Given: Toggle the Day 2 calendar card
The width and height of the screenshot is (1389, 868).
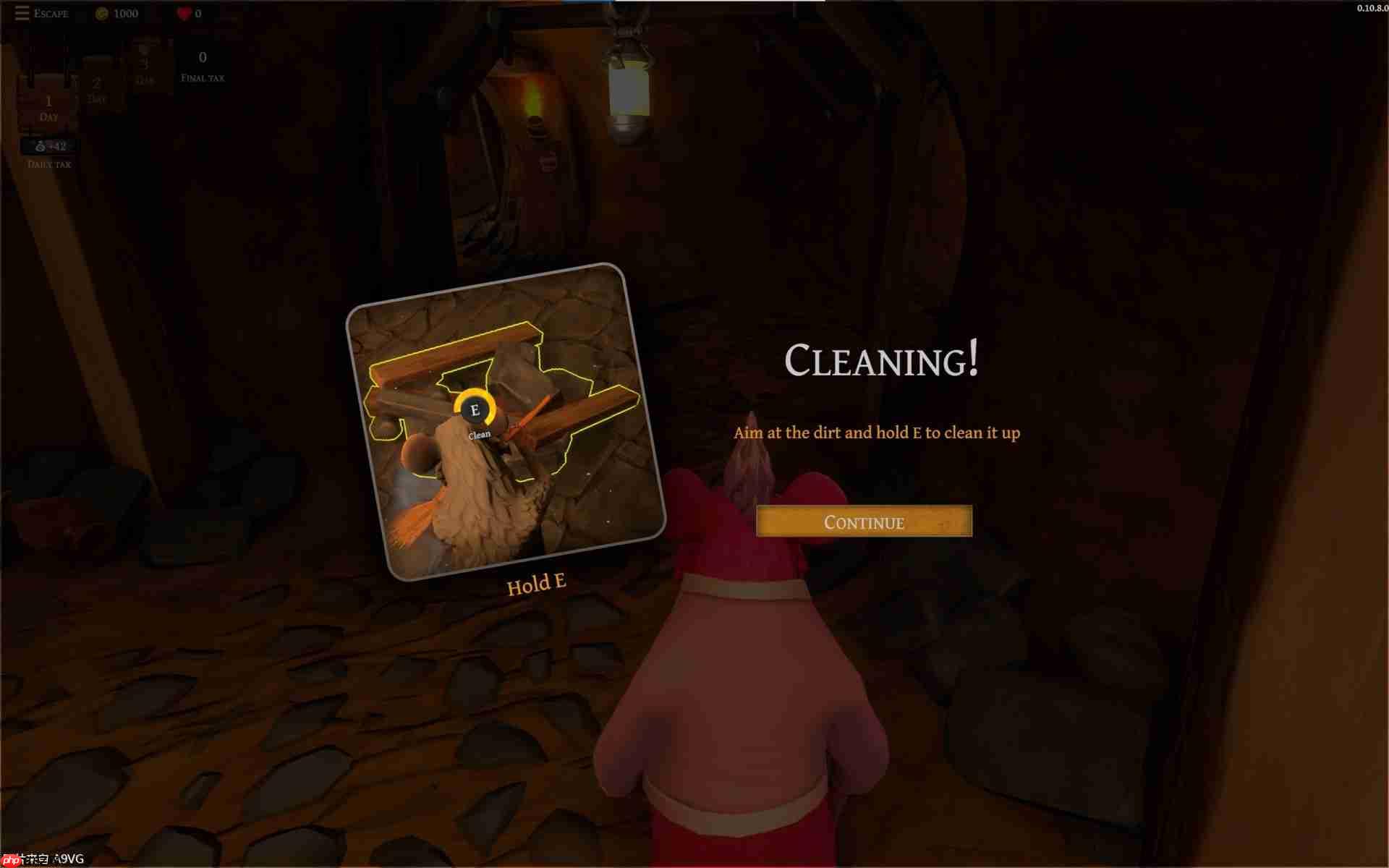Looking at the screenshot, I should coord(97,83).
